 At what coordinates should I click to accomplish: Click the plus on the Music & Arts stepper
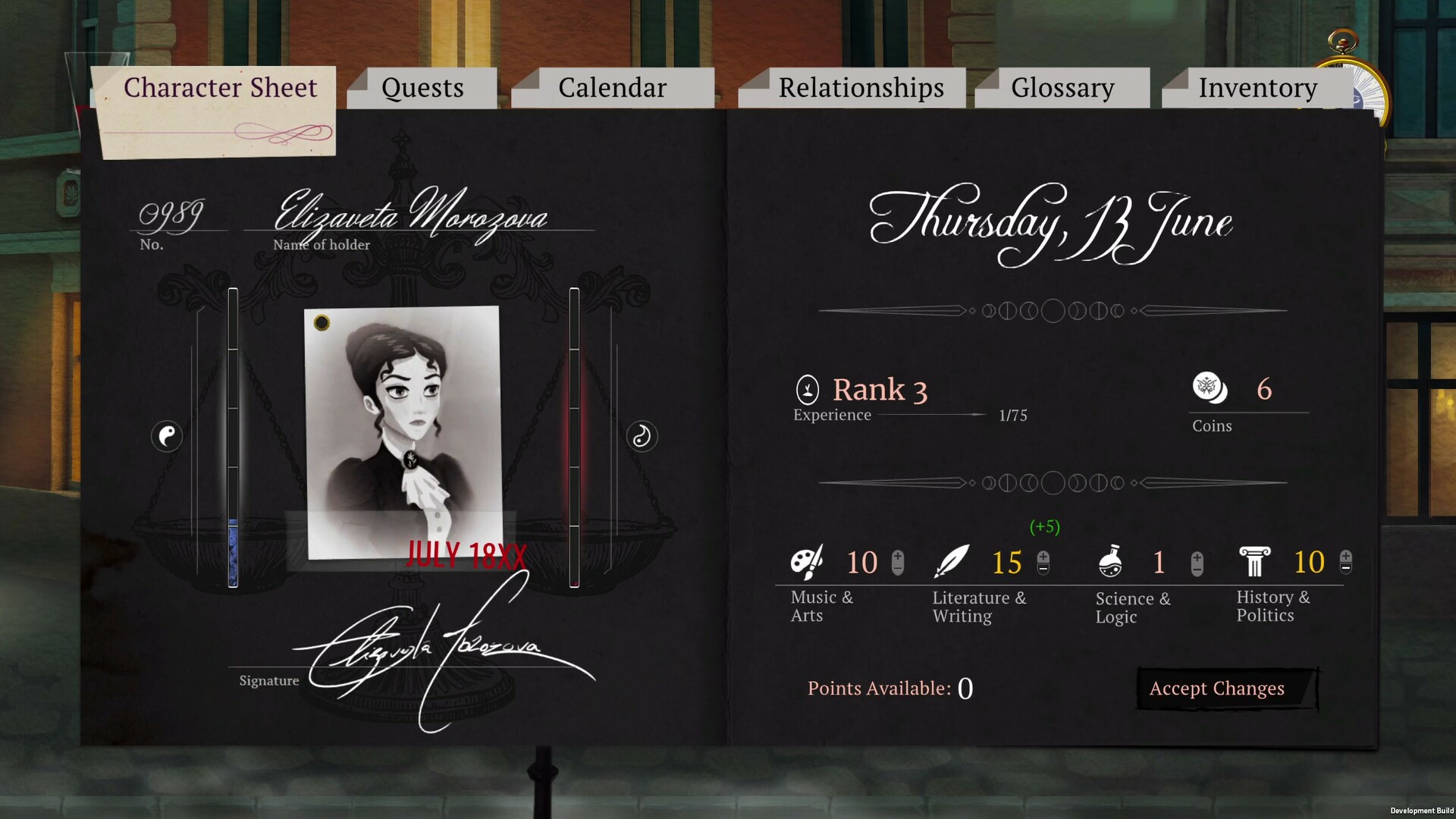coord(898,557)
